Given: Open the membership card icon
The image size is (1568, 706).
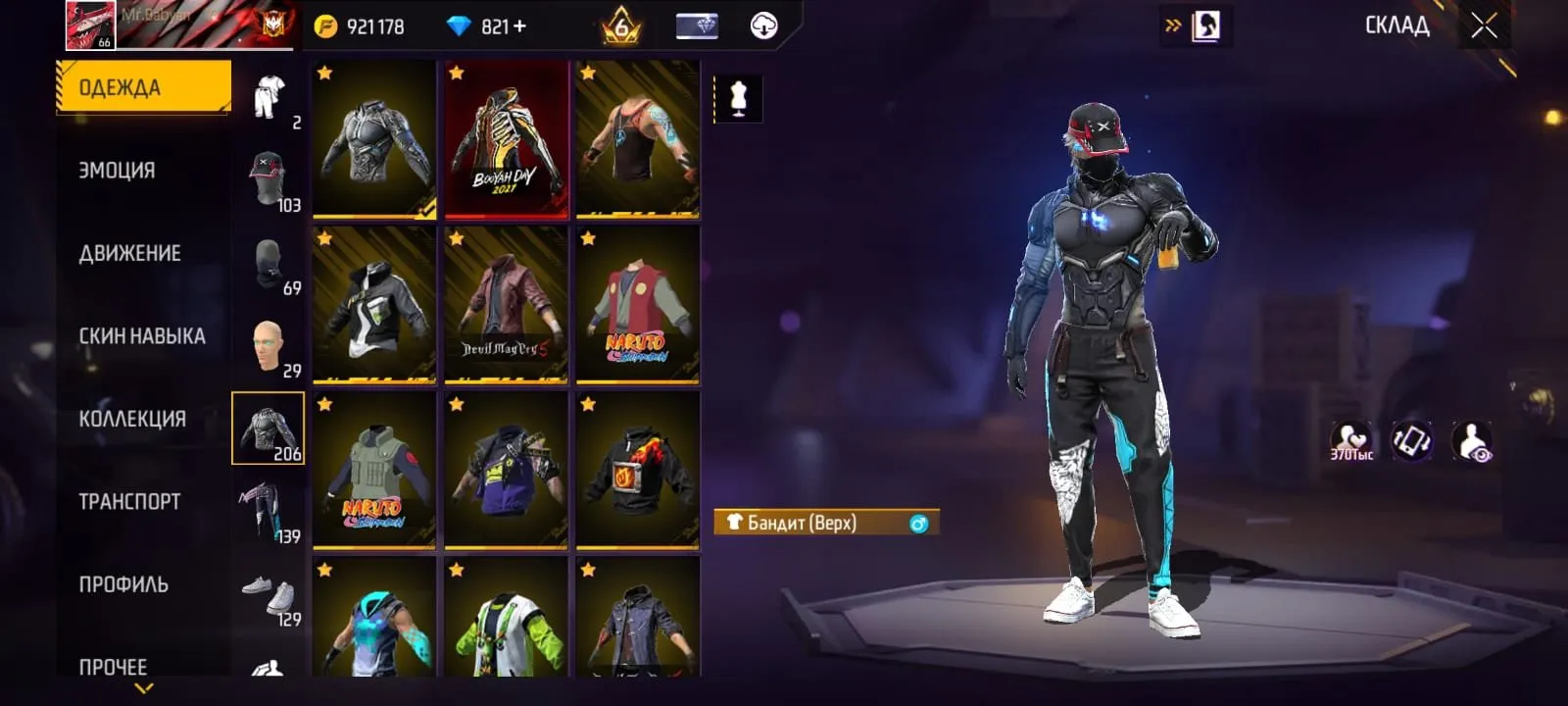Looking at the screenshot, I should (x=699, y=26).
